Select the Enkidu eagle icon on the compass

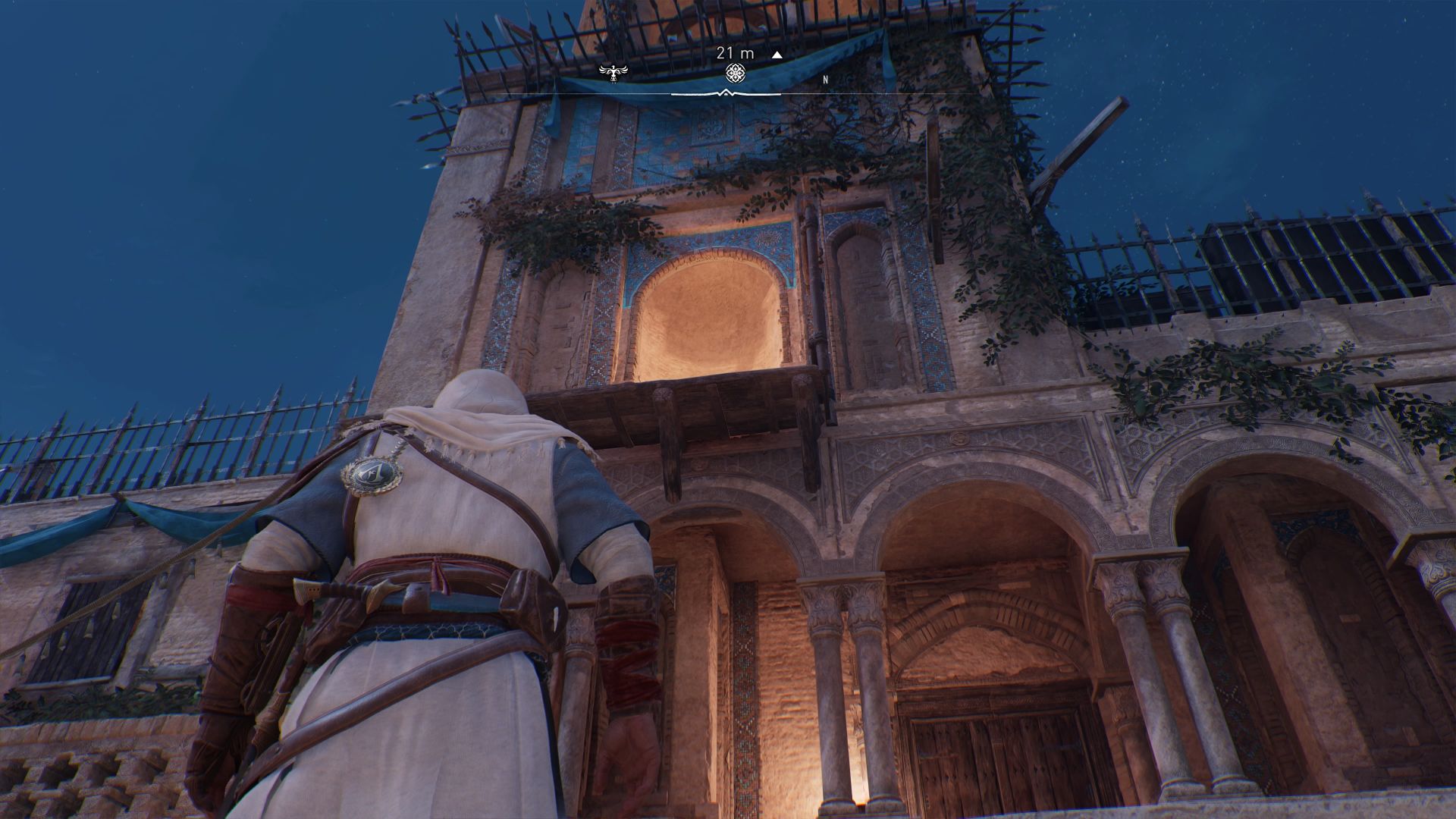613,72
